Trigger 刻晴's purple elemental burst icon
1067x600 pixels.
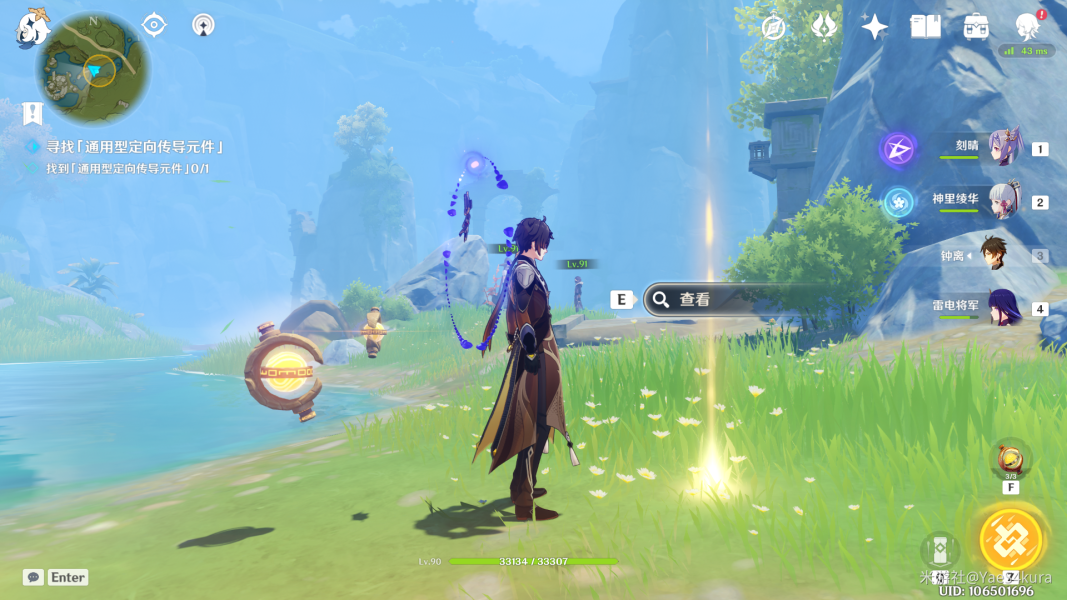898,150
